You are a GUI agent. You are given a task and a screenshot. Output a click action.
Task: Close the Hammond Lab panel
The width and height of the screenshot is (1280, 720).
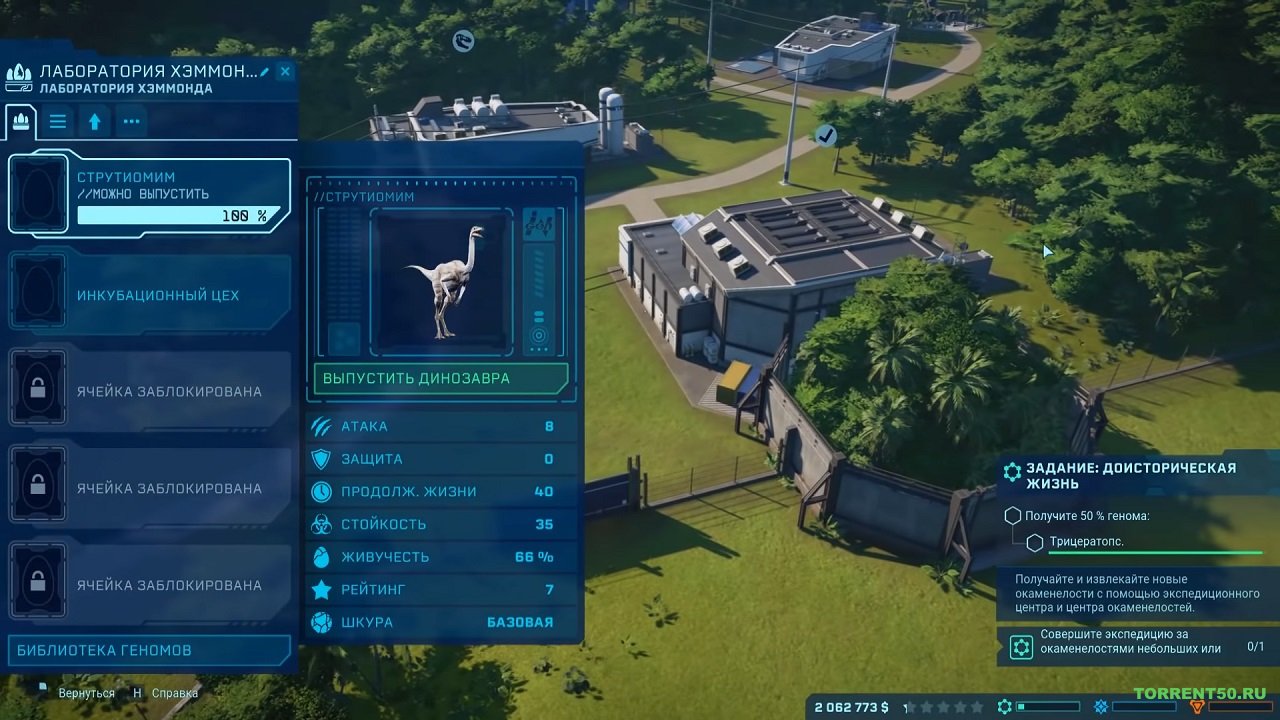[285, 72]
